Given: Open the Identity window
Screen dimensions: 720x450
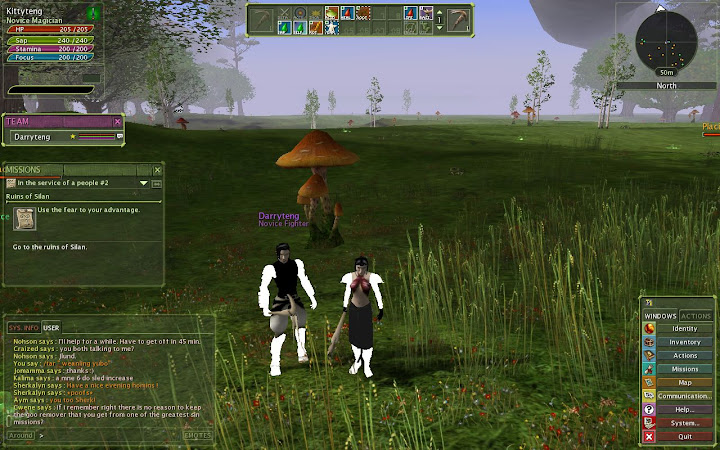Looking at the screenshot, I should pos(684,328).
